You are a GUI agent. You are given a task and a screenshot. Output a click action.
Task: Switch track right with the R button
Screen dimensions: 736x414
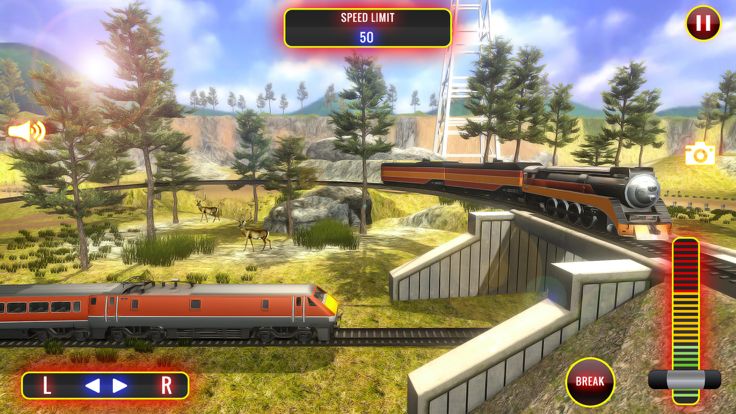coord(166,385)
